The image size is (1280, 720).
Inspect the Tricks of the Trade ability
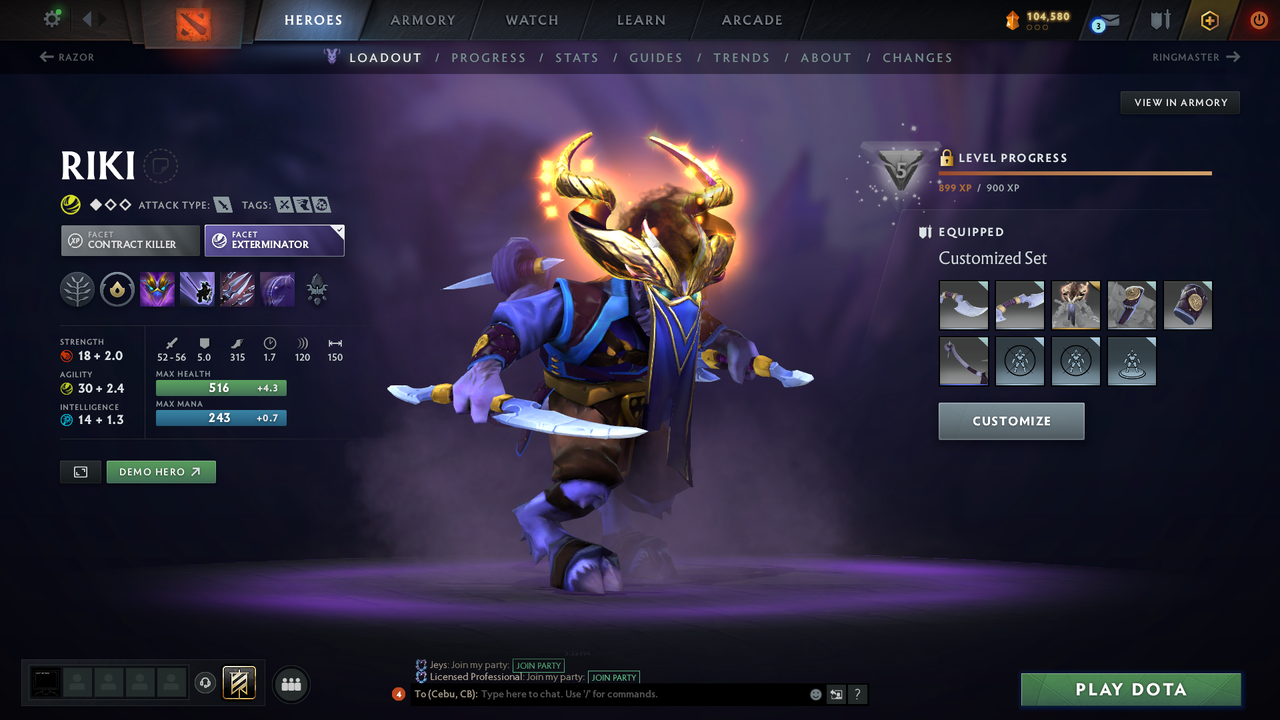tap(237, 289)
